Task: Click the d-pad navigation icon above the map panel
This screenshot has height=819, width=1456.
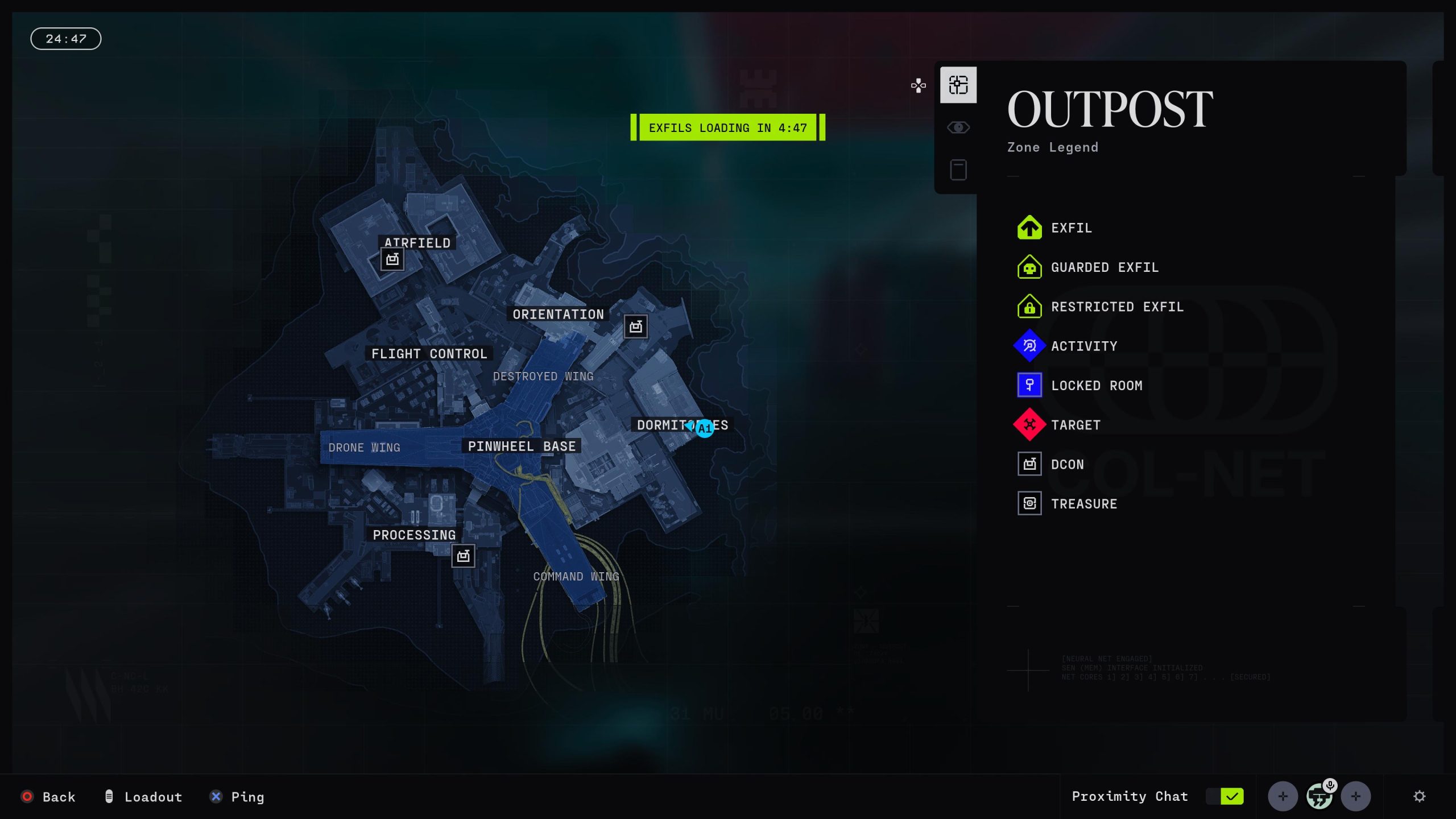Action: [x=918, y=85]
